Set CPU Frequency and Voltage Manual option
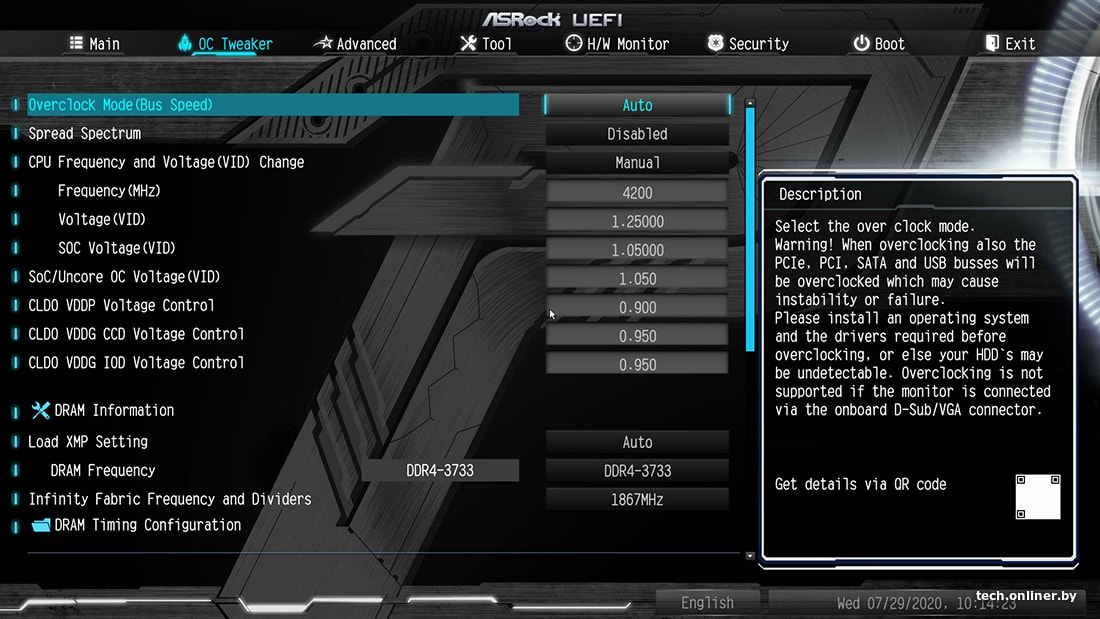 [637, 162]
